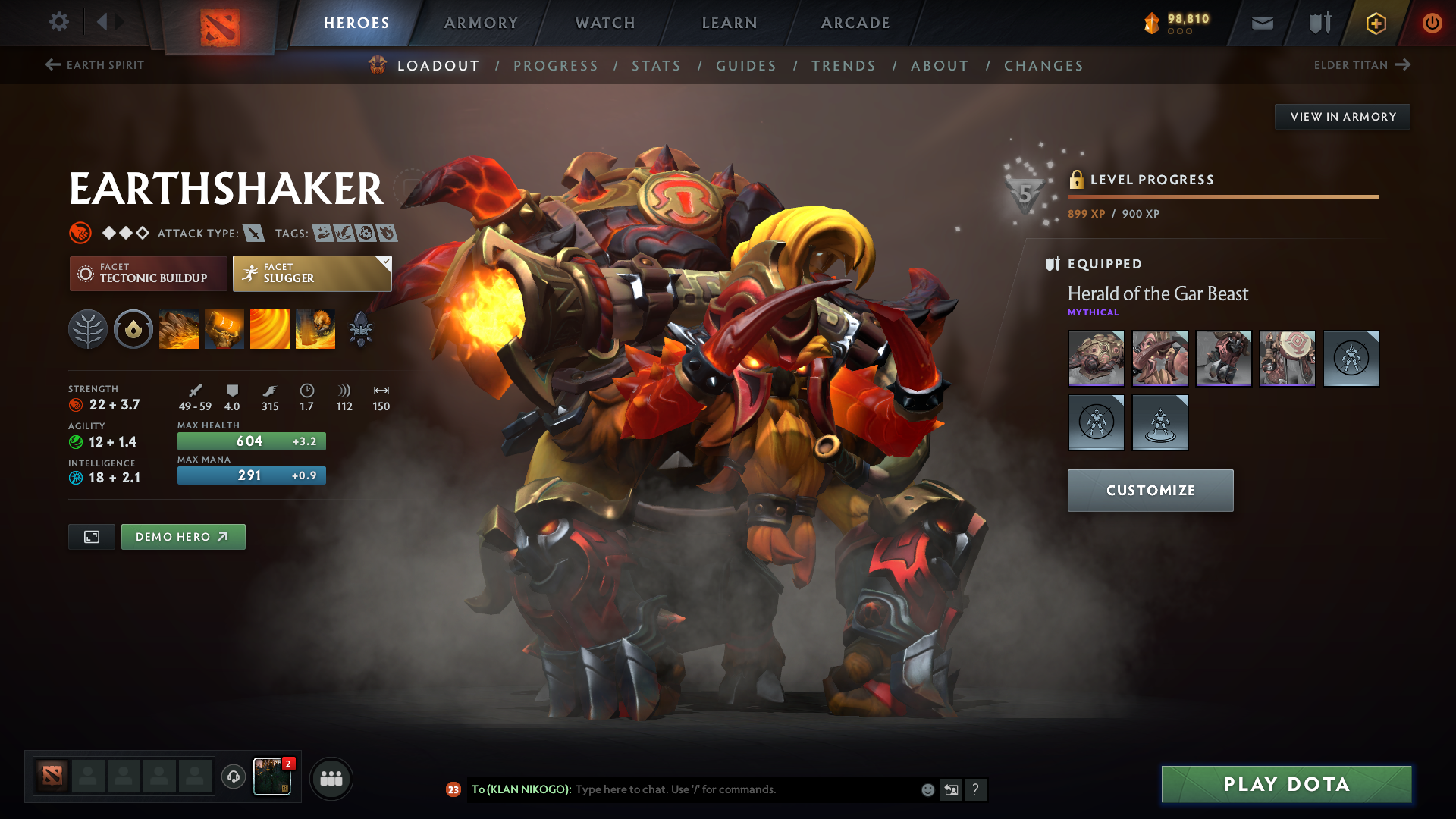Go back to Earth Spirit
The image size is (1456, 819).
pyautogui.click(x=93, y=65)
